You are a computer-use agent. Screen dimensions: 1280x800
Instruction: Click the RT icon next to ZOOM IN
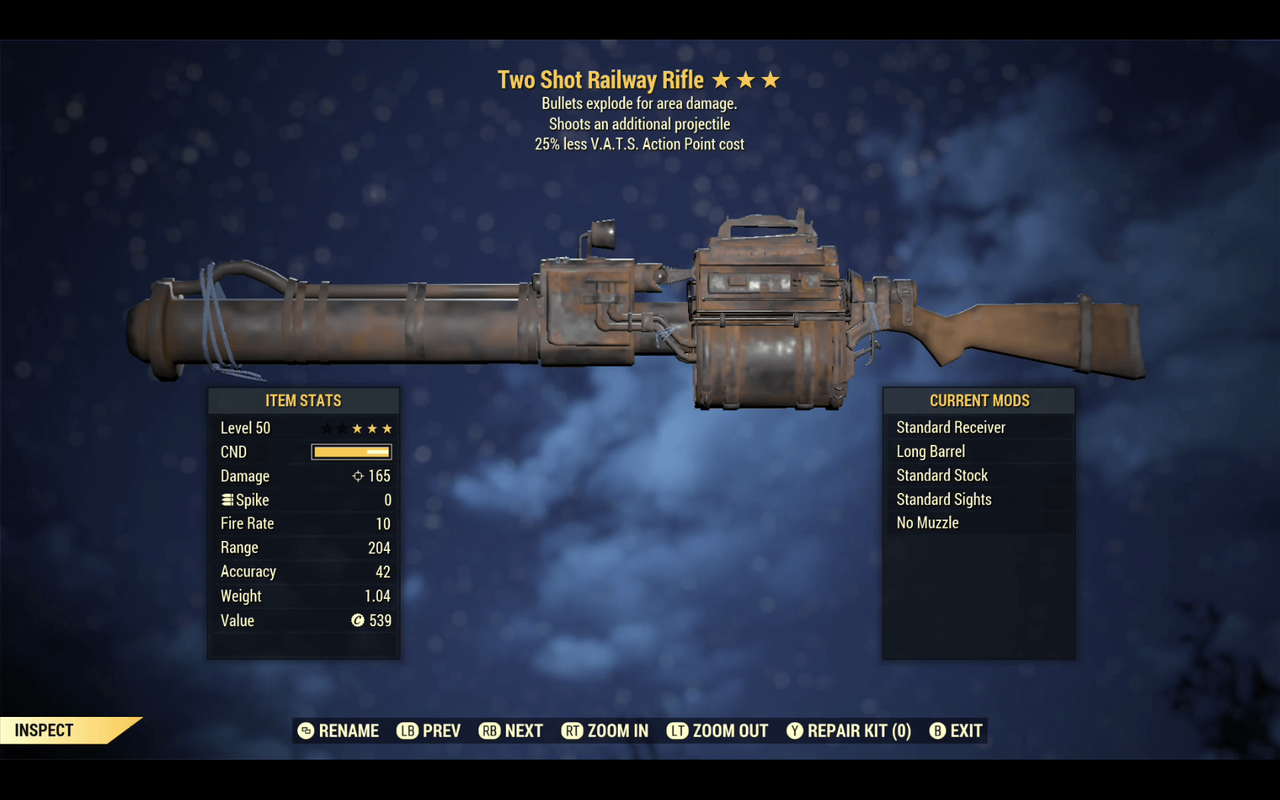[572, 731]
